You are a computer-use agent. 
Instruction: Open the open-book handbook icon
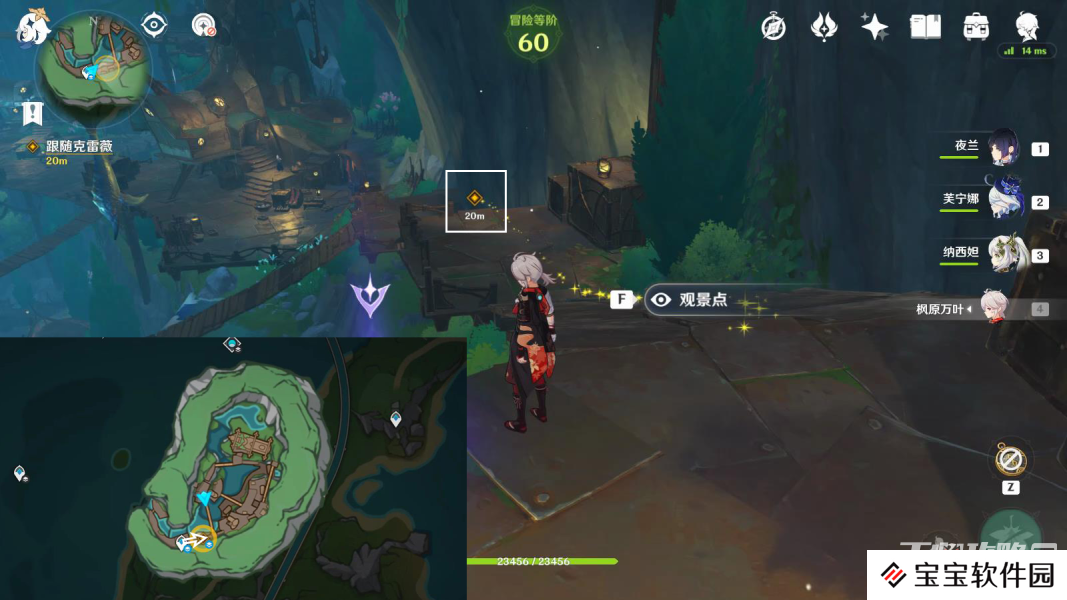(925, 27)
